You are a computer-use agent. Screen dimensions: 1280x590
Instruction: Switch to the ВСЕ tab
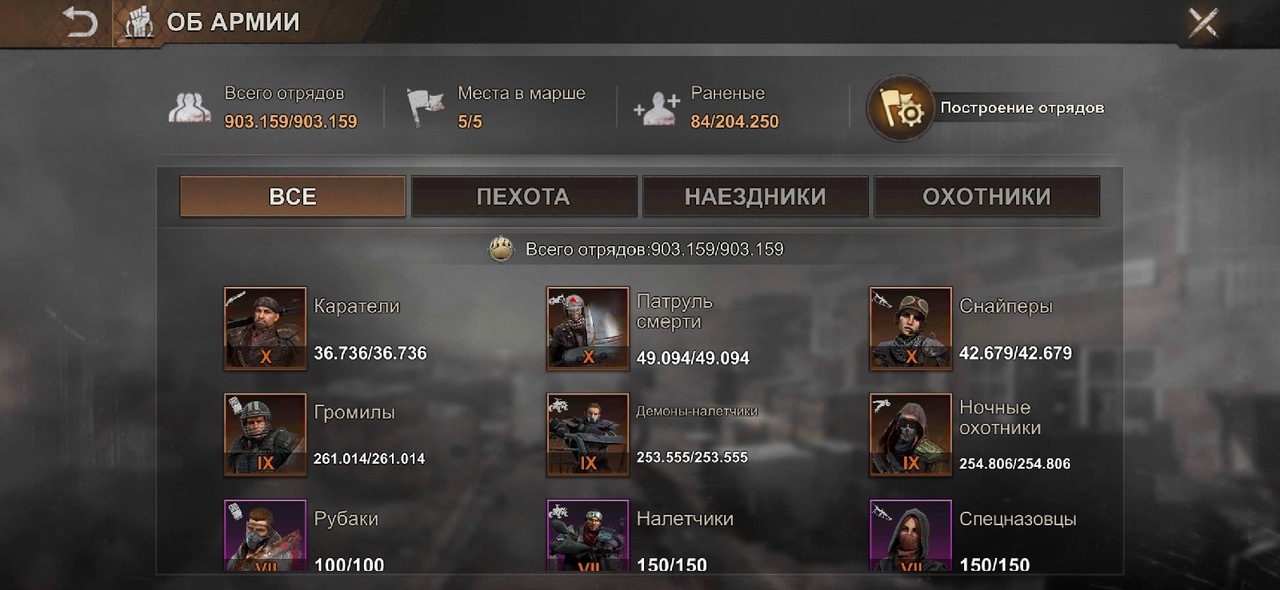[x=293, y=196]
